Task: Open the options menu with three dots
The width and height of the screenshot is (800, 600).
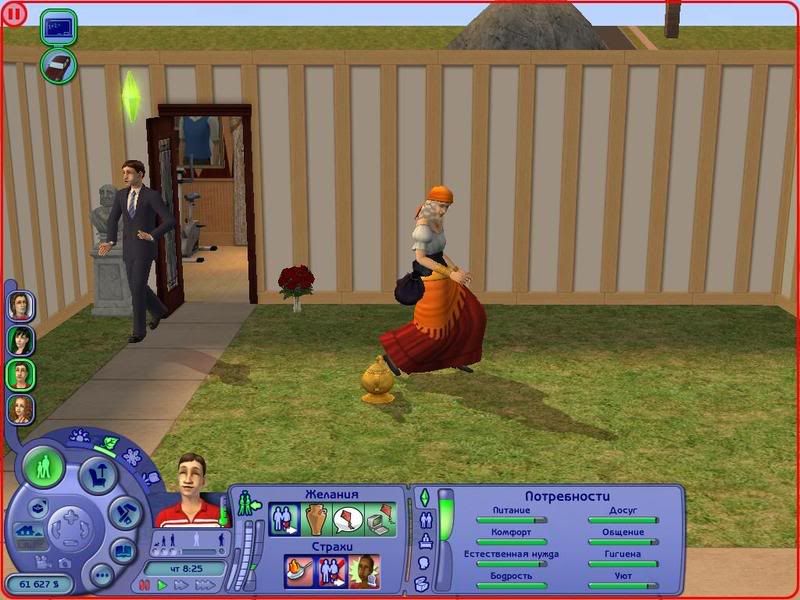Action: [x=101, y=575]
